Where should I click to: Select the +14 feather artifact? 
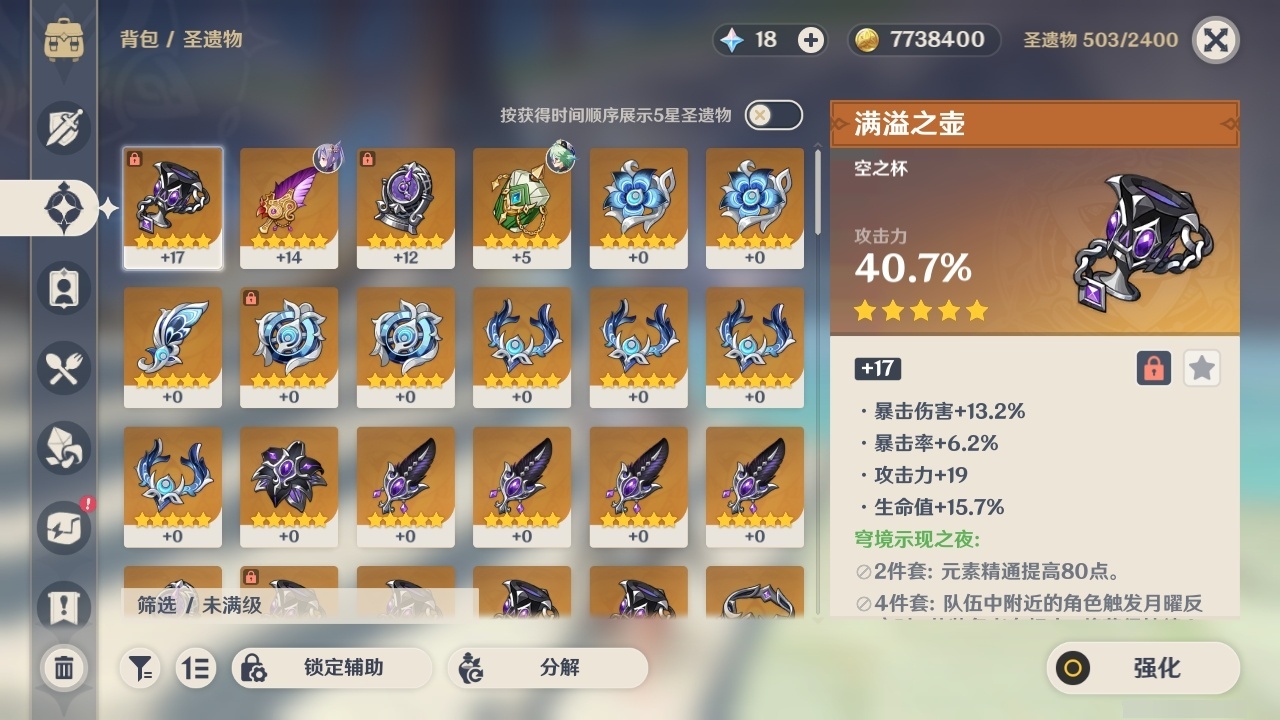pos(289,208)
